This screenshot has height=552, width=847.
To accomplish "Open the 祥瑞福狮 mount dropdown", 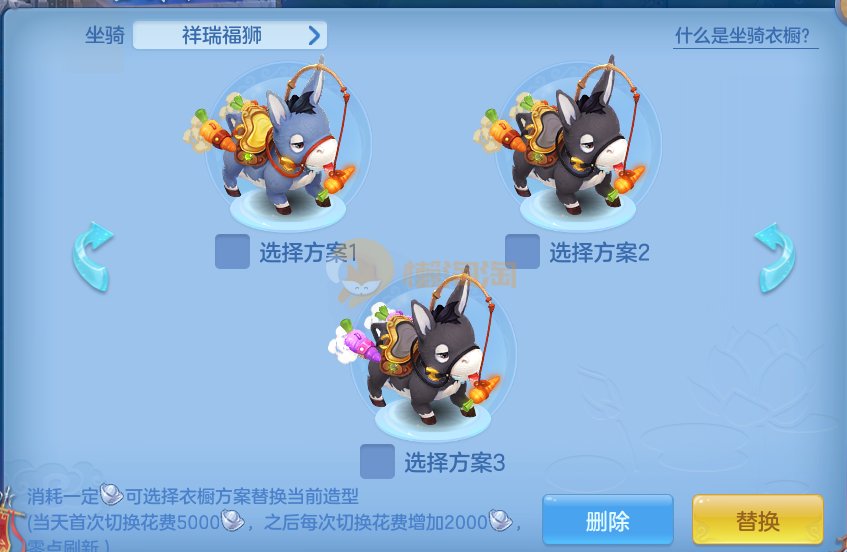I will [229, 36].
